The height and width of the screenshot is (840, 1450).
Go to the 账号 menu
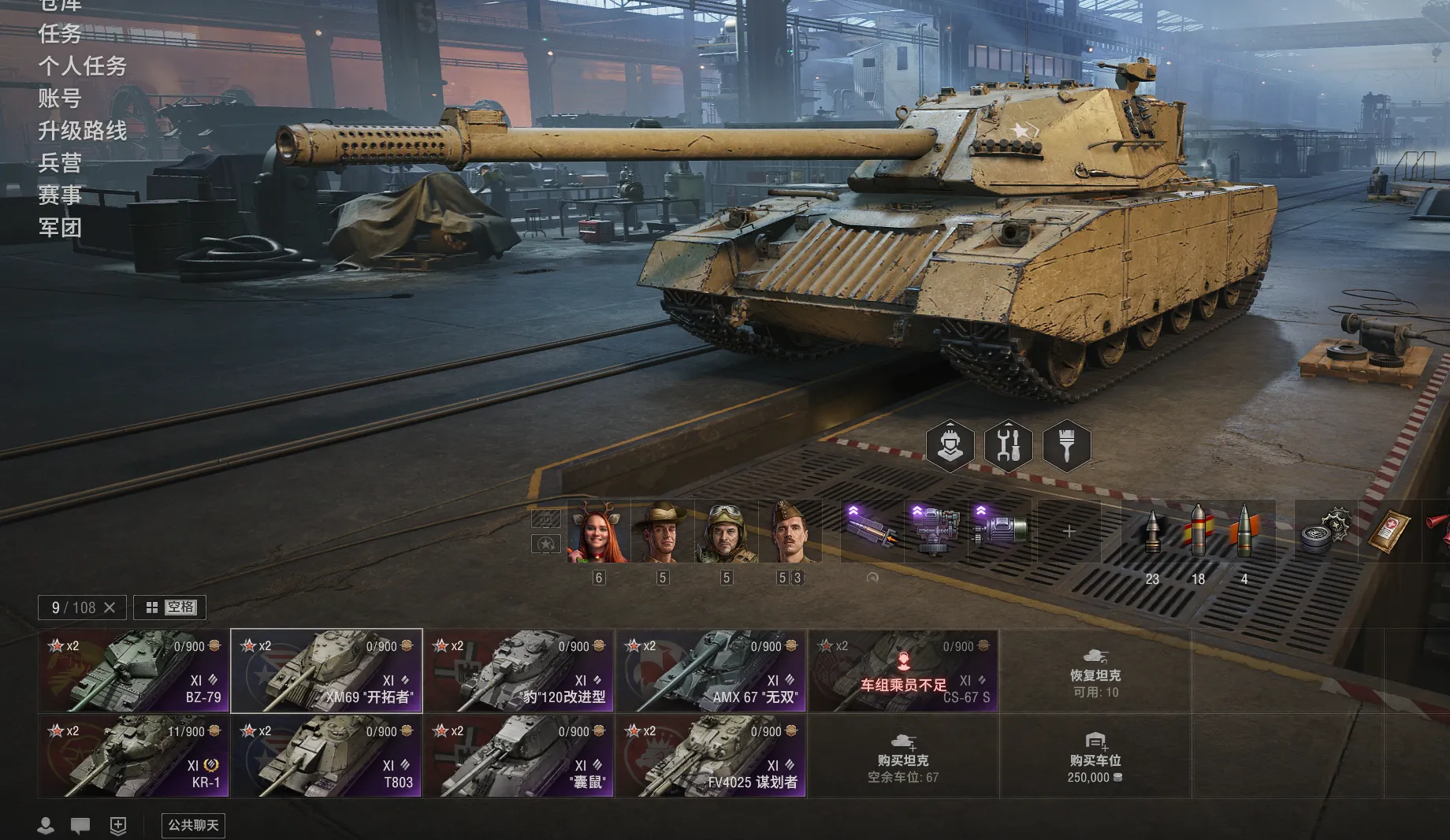(x=60, y=98)
